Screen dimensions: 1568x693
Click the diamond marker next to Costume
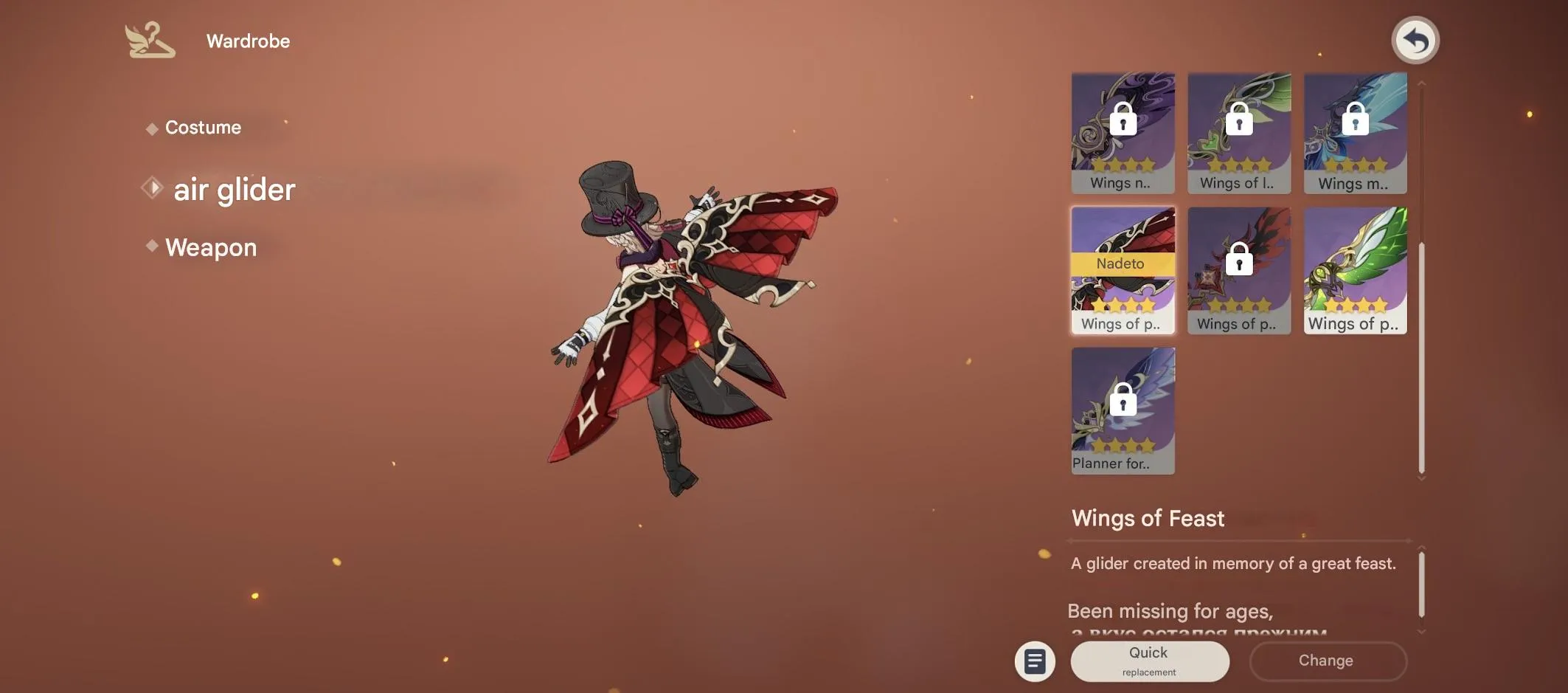pyautogui.click(x=151, y=127)
